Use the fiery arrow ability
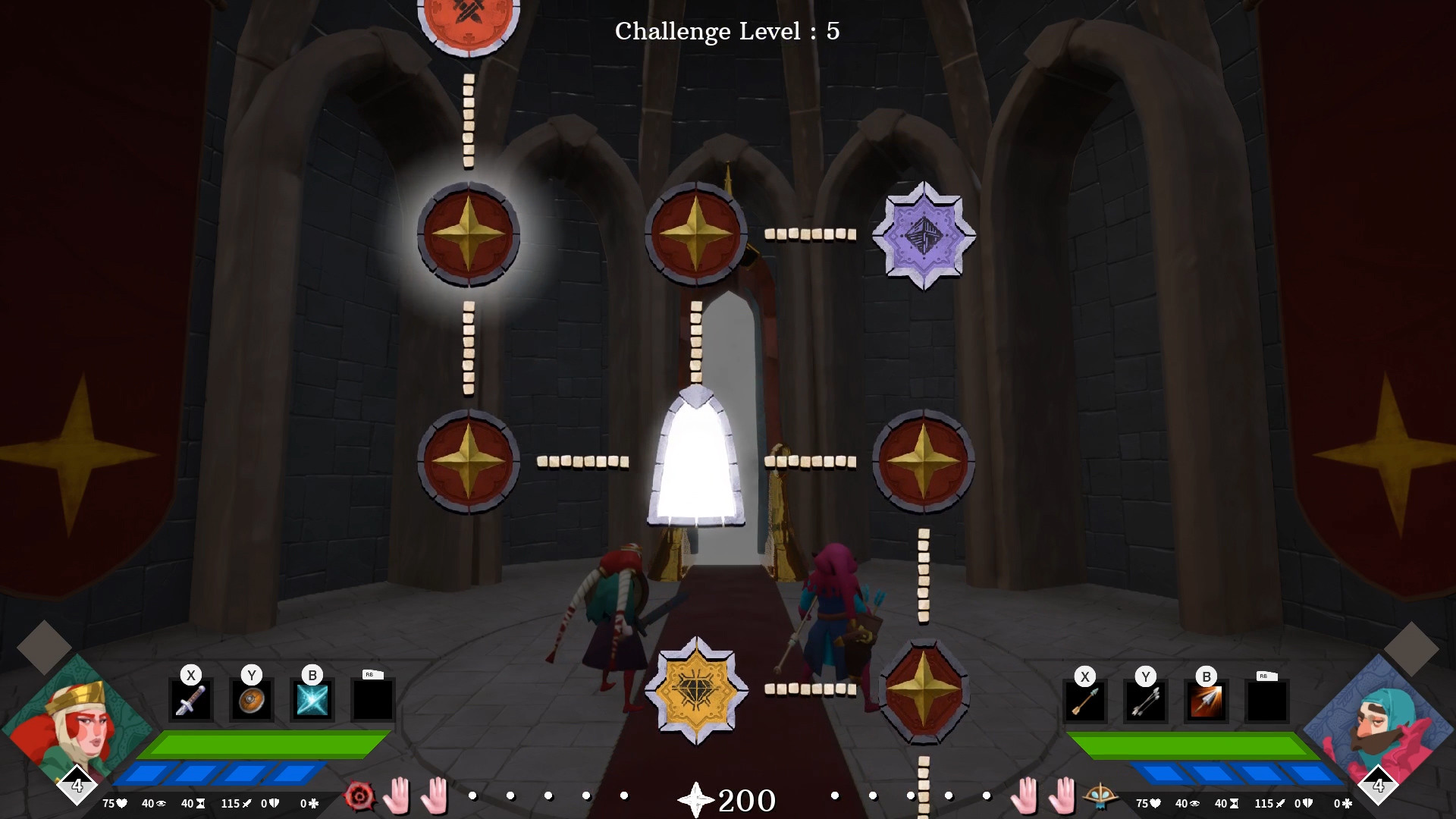The height and width of the screenshot is (819, 1456). (1206, 699)
